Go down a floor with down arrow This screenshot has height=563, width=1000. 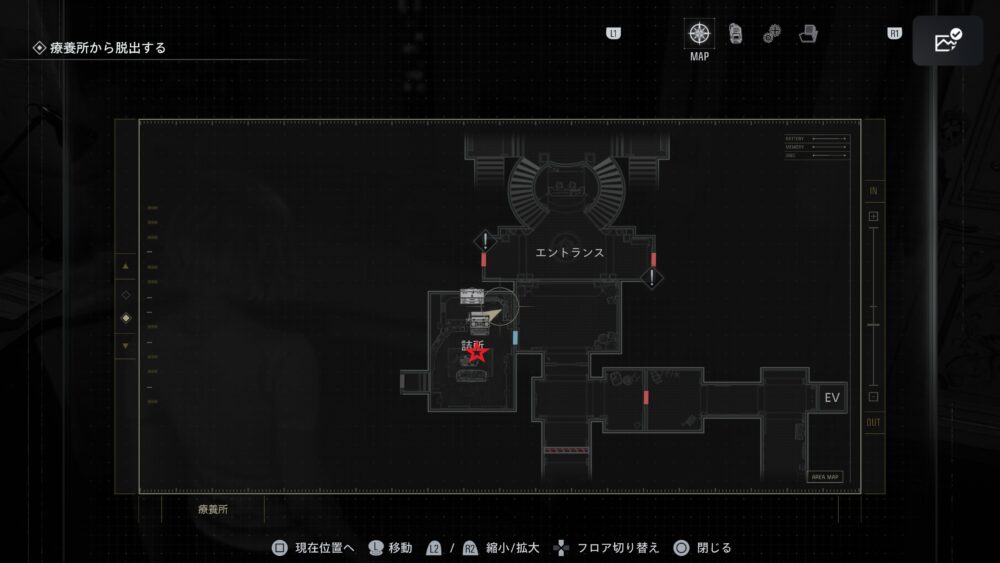tap(125, 346)
